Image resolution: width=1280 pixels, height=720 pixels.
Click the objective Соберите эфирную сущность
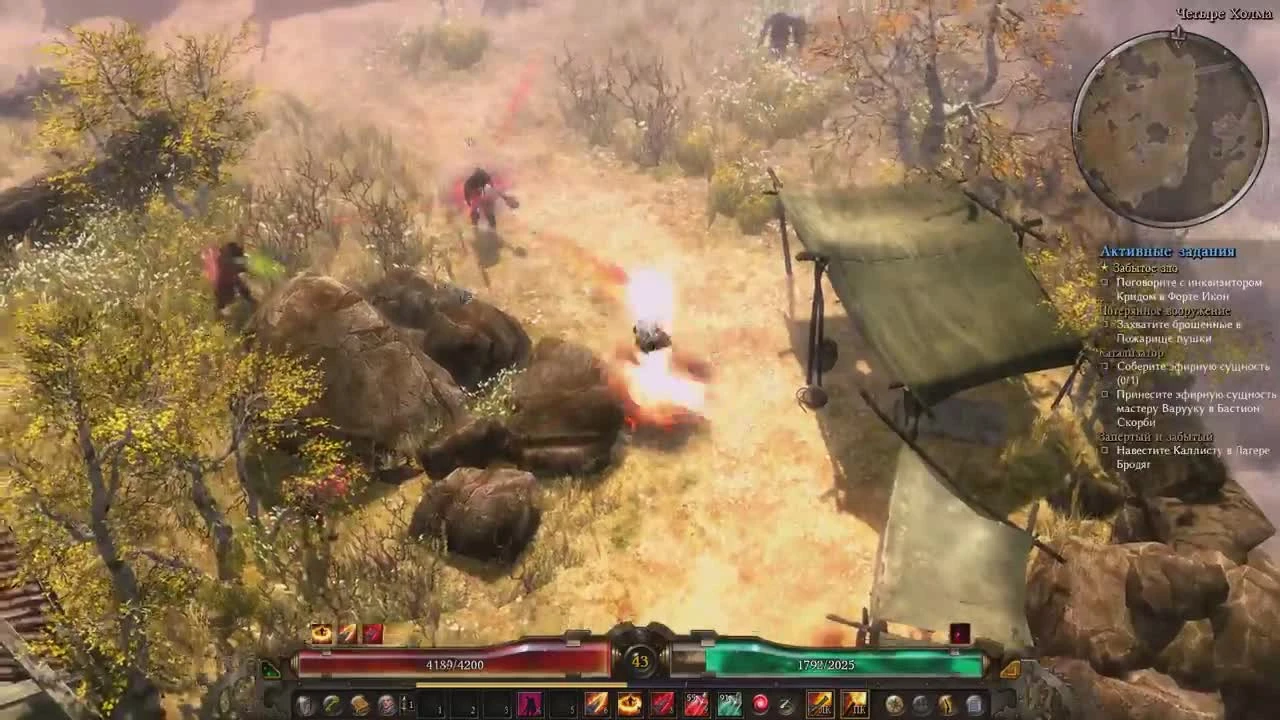point(1193,368)
